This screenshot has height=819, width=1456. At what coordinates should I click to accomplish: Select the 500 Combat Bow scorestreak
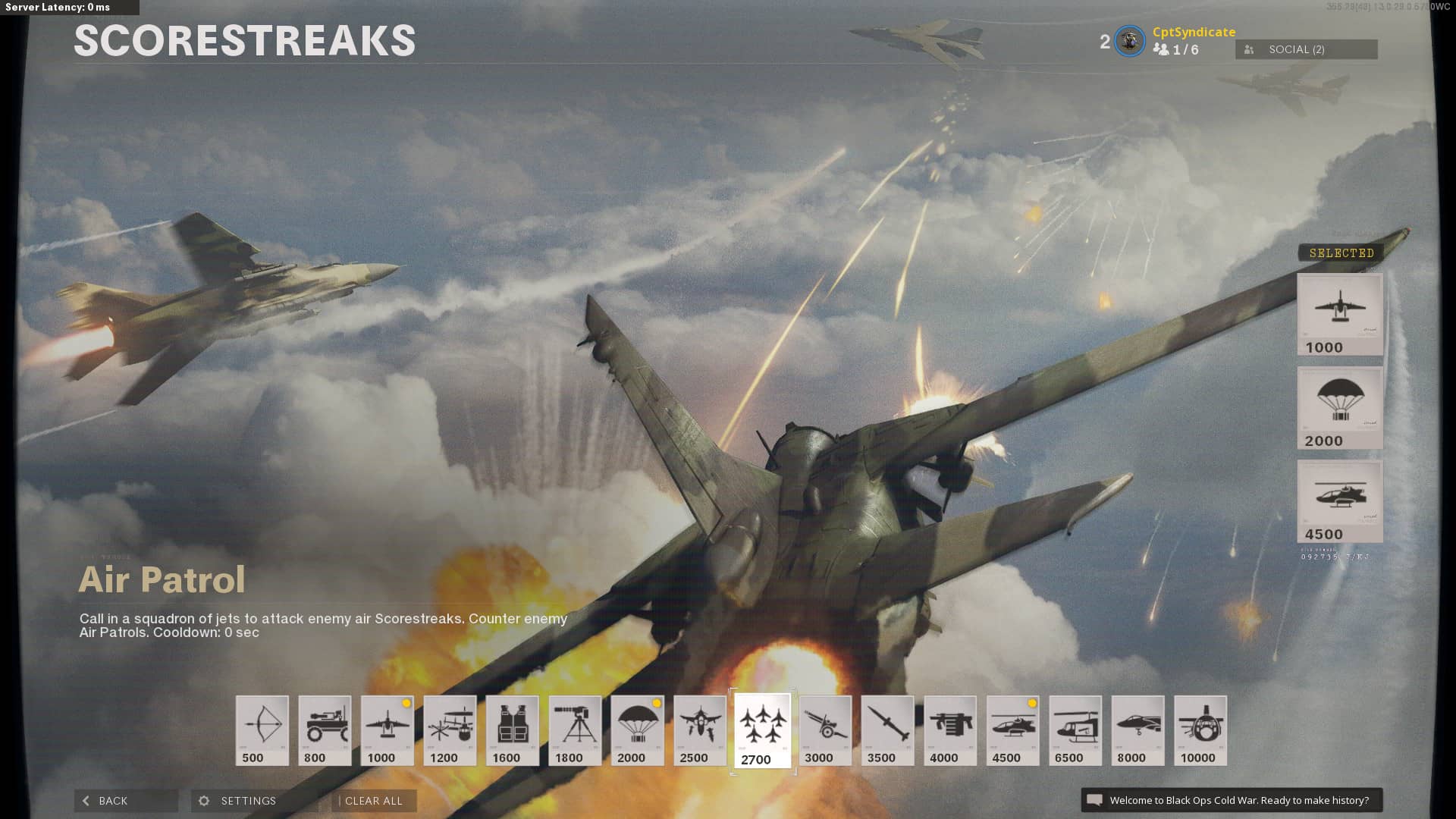point(262,730)
